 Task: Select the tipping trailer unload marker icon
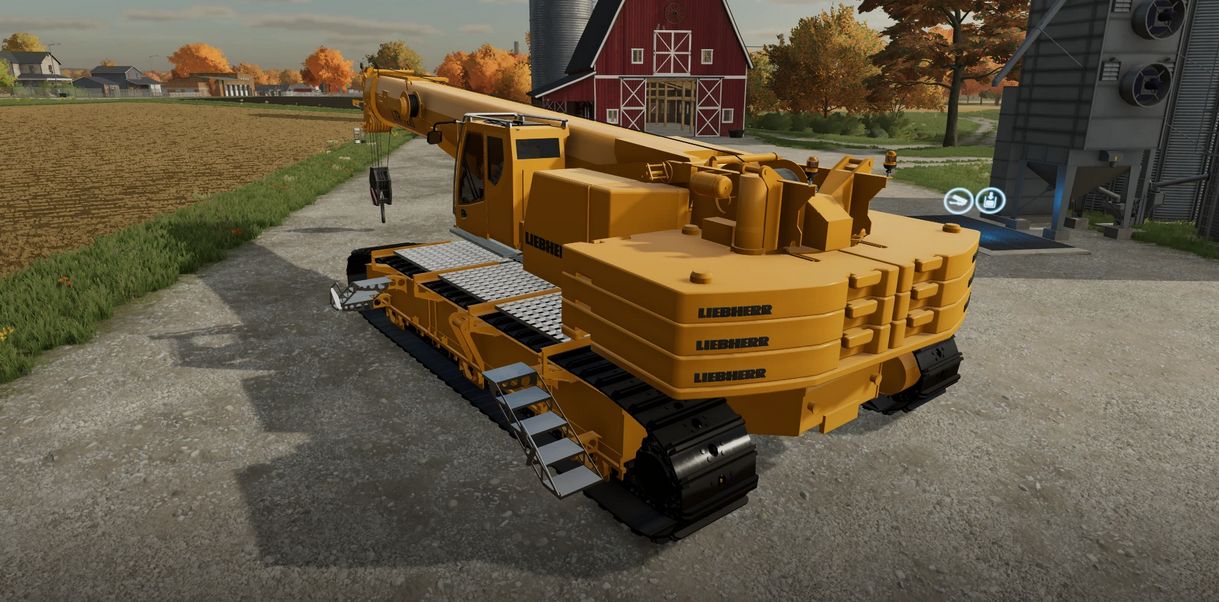click(959, 201)
